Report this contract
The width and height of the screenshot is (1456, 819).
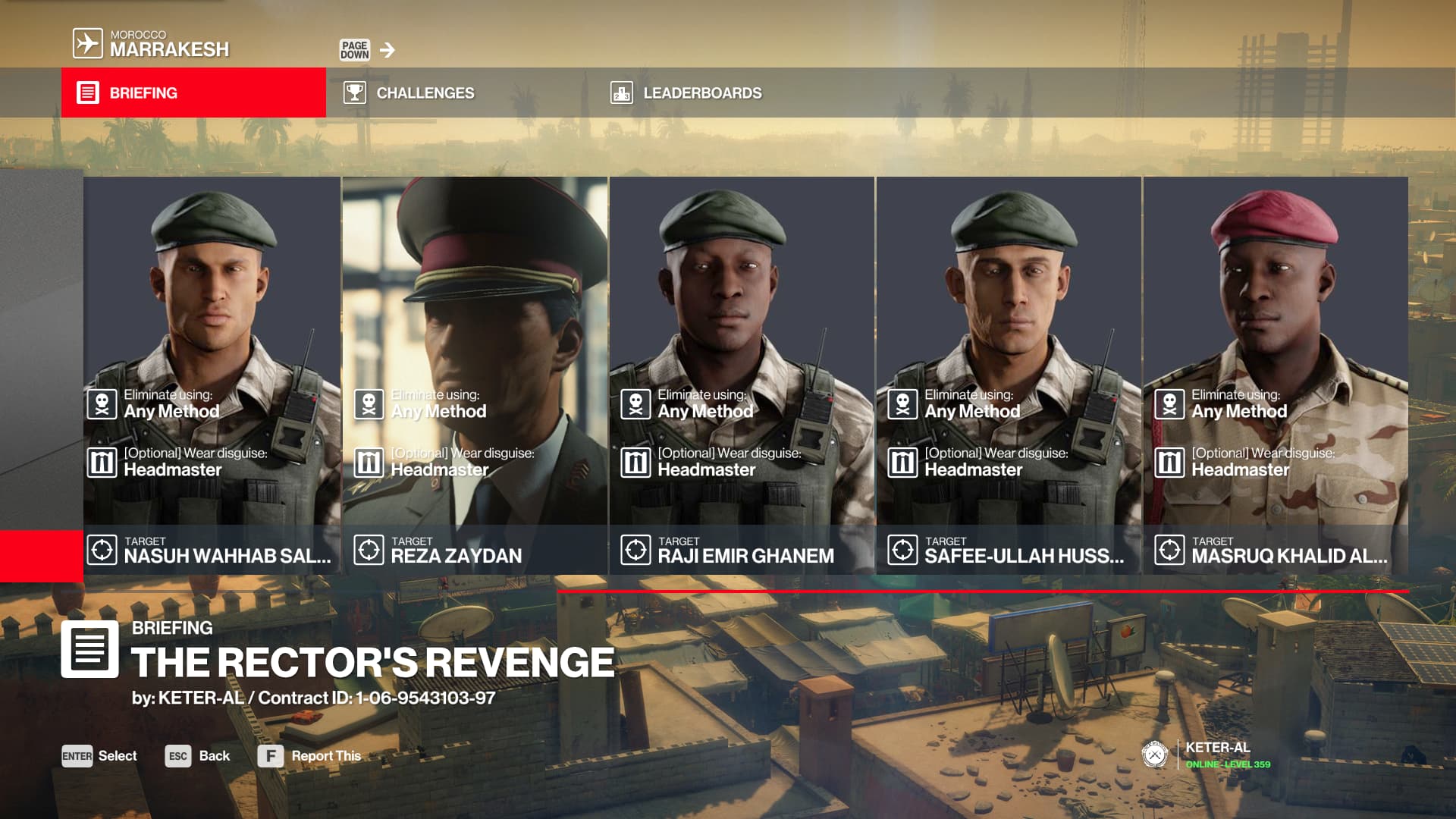309,756
